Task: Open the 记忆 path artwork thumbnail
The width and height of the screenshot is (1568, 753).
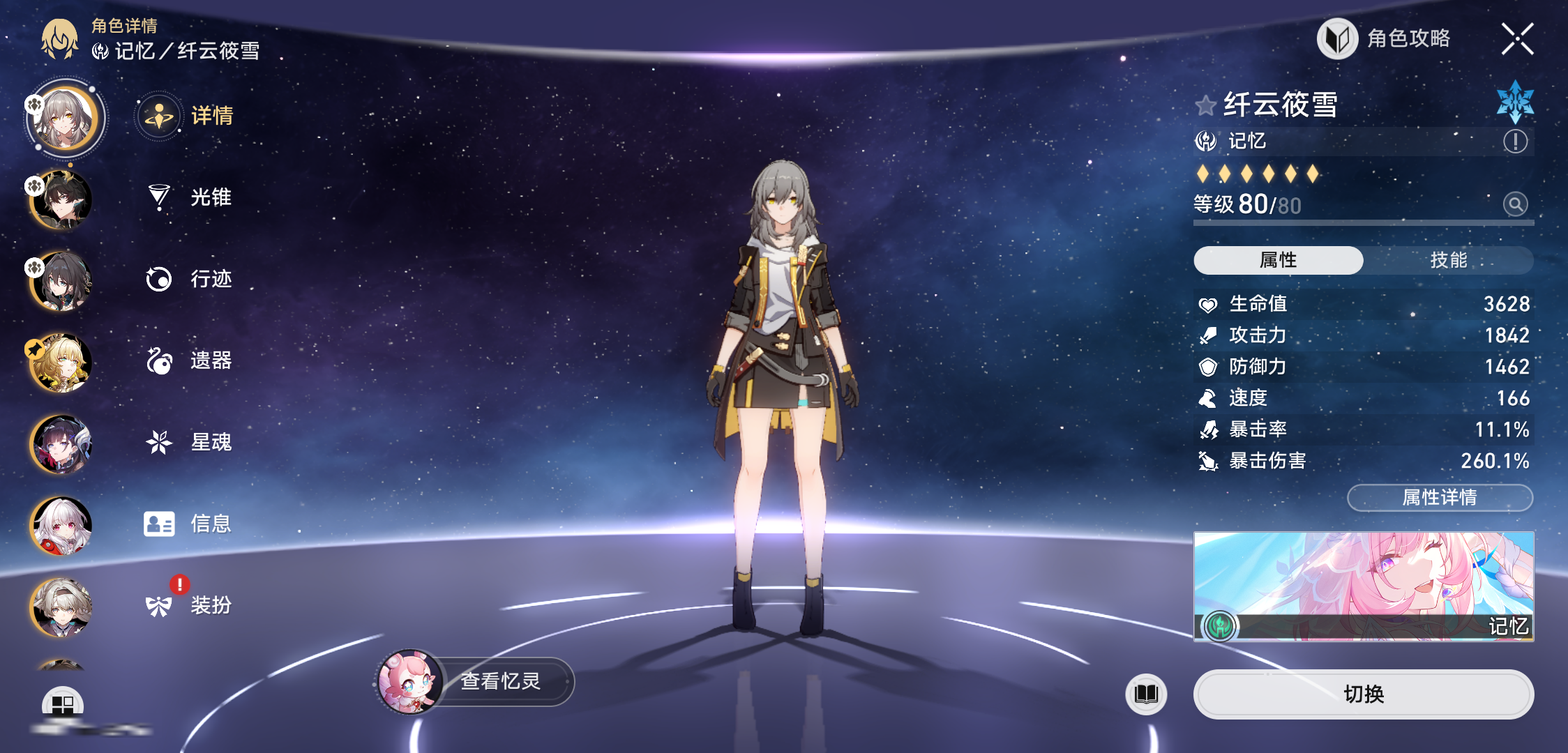Action: pyautogui.click(x=1363, y=586)
